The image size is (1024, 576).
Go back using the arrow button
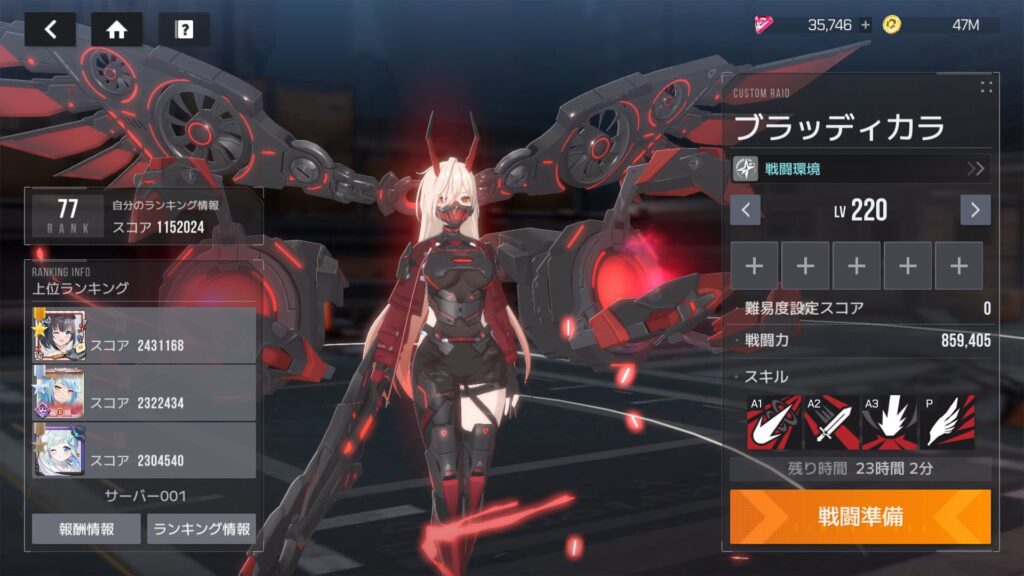tap(50, 29)
